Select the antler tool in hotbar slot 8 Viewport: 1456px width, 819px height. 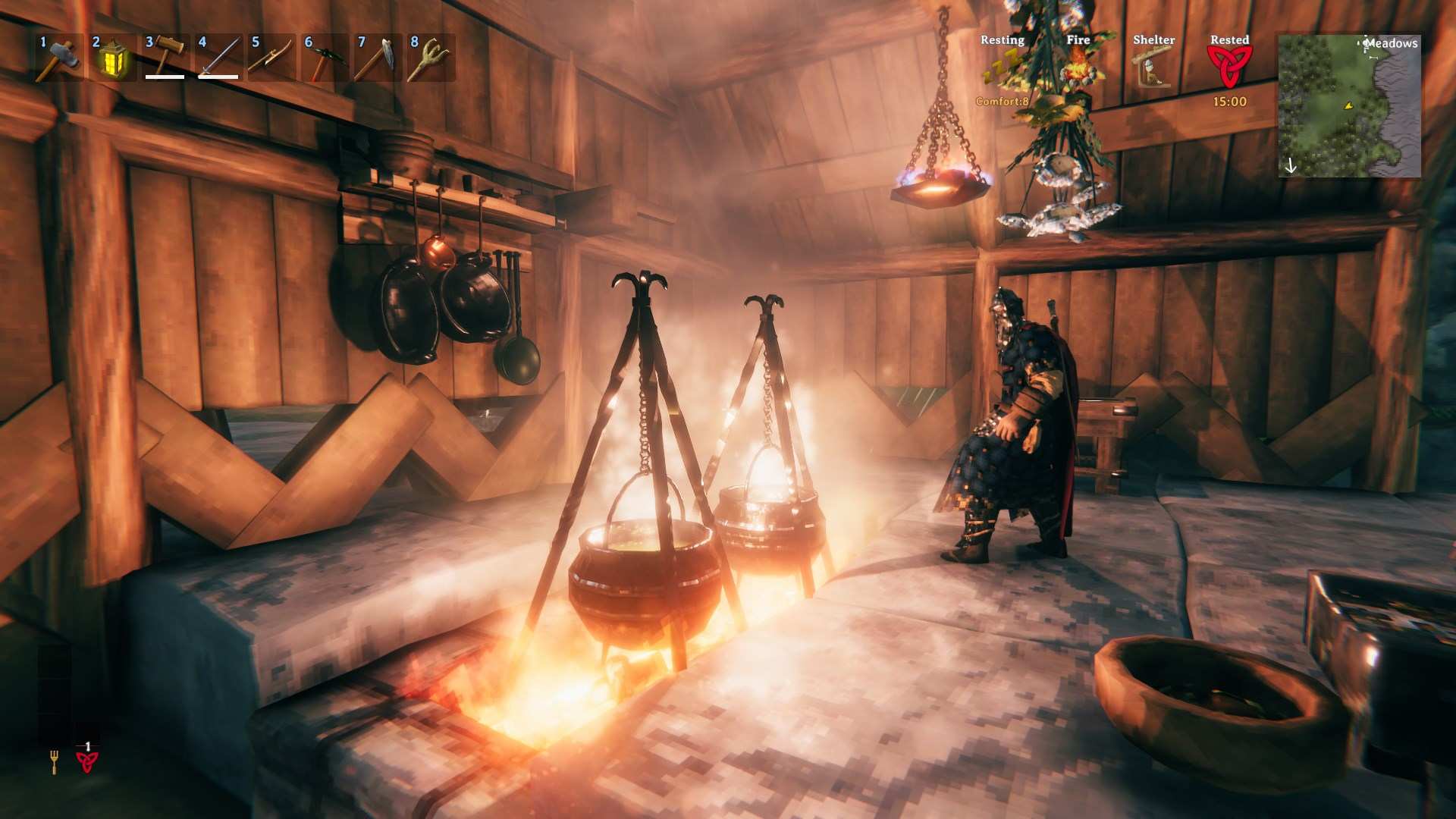[429, 55]
